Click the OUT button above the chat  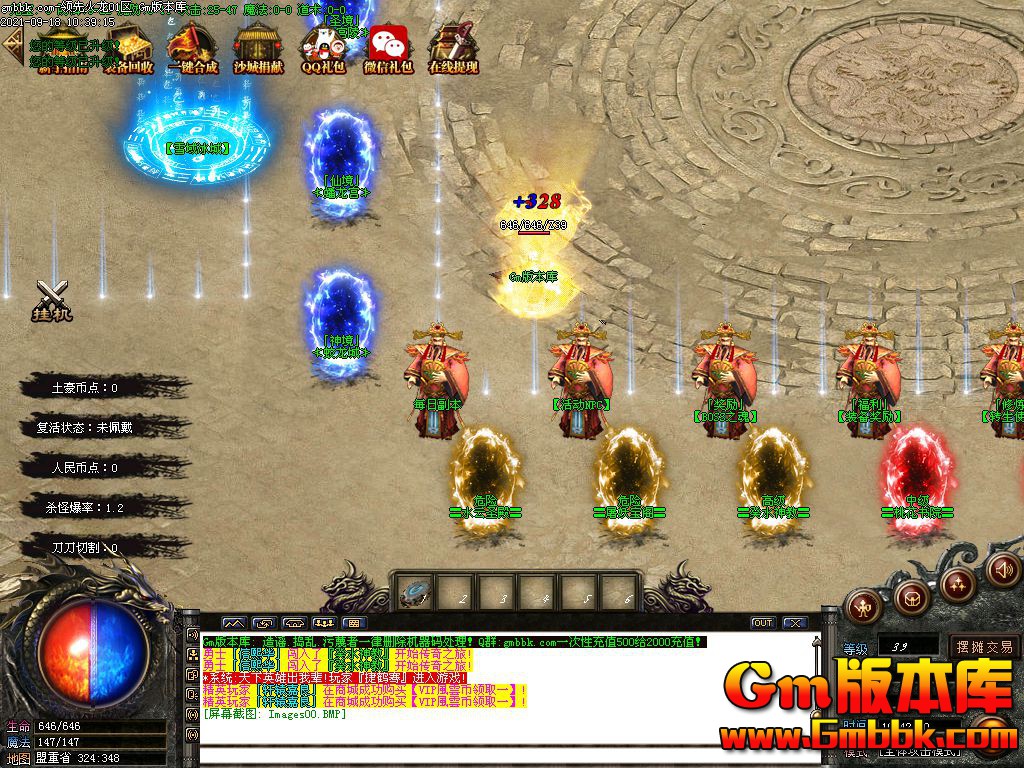pyautogui.click(x=763, y=623)
